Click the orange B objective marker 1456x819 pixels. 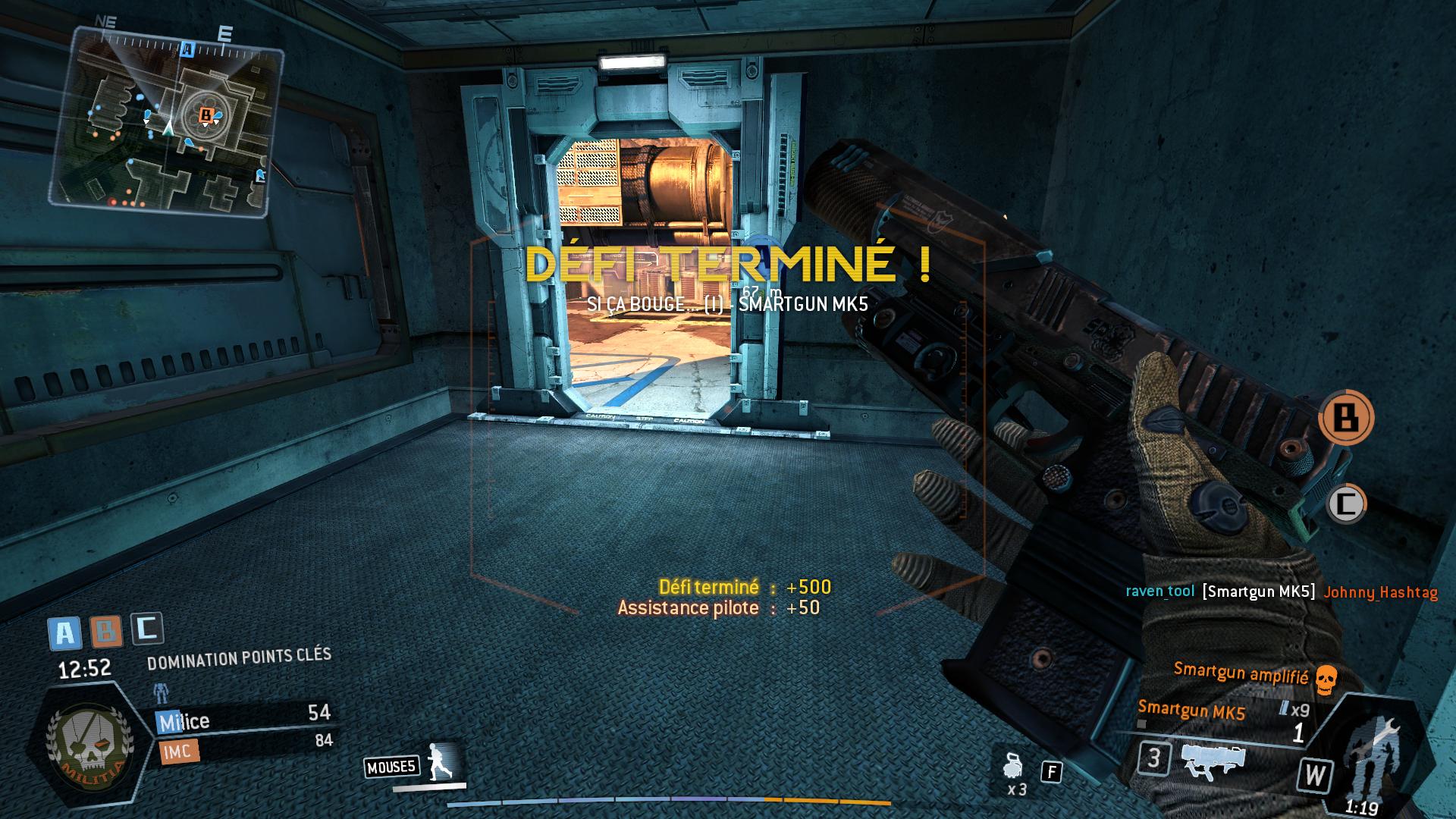(x=1346, y=417)
